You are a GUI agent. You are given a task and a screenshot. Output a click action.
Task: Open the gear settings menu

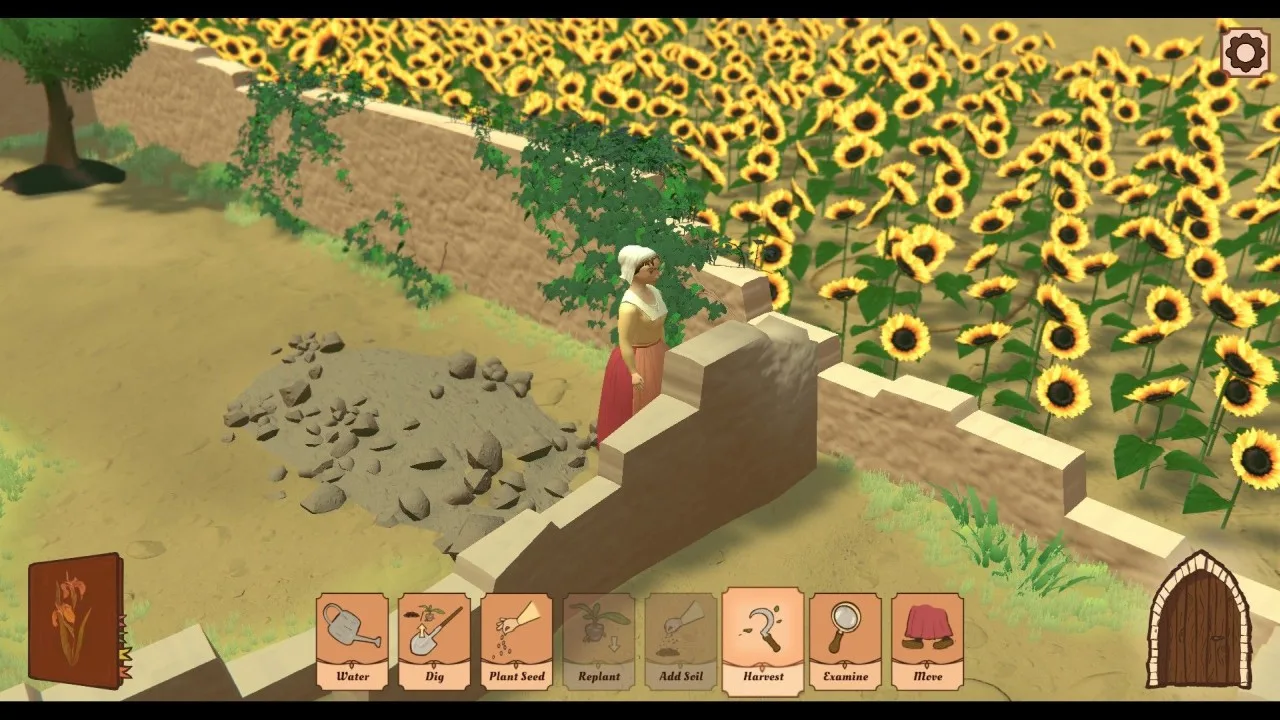click(1245, 53)
